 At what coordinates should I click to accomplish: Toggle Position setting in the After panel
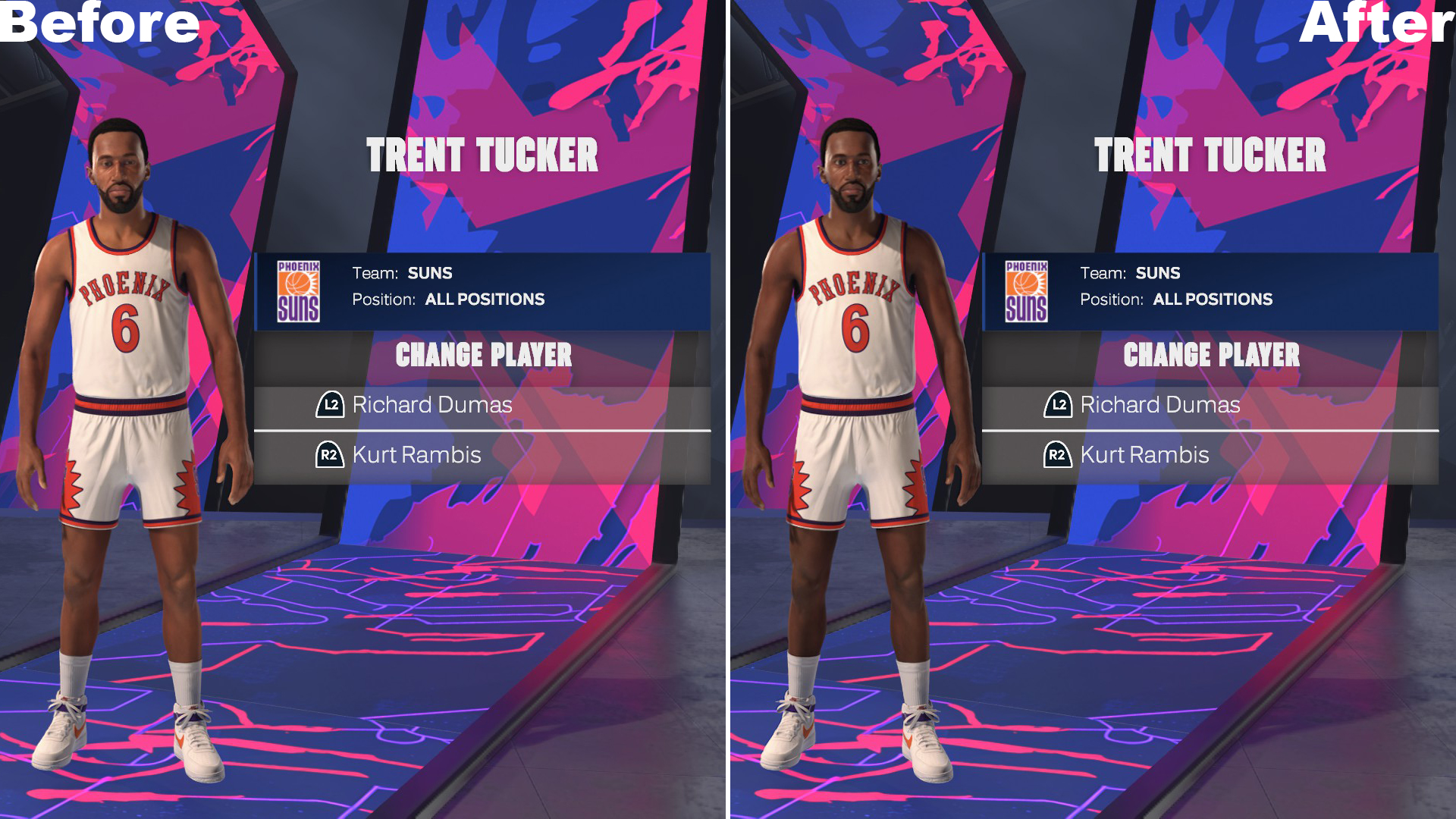tap(1212, 299)
